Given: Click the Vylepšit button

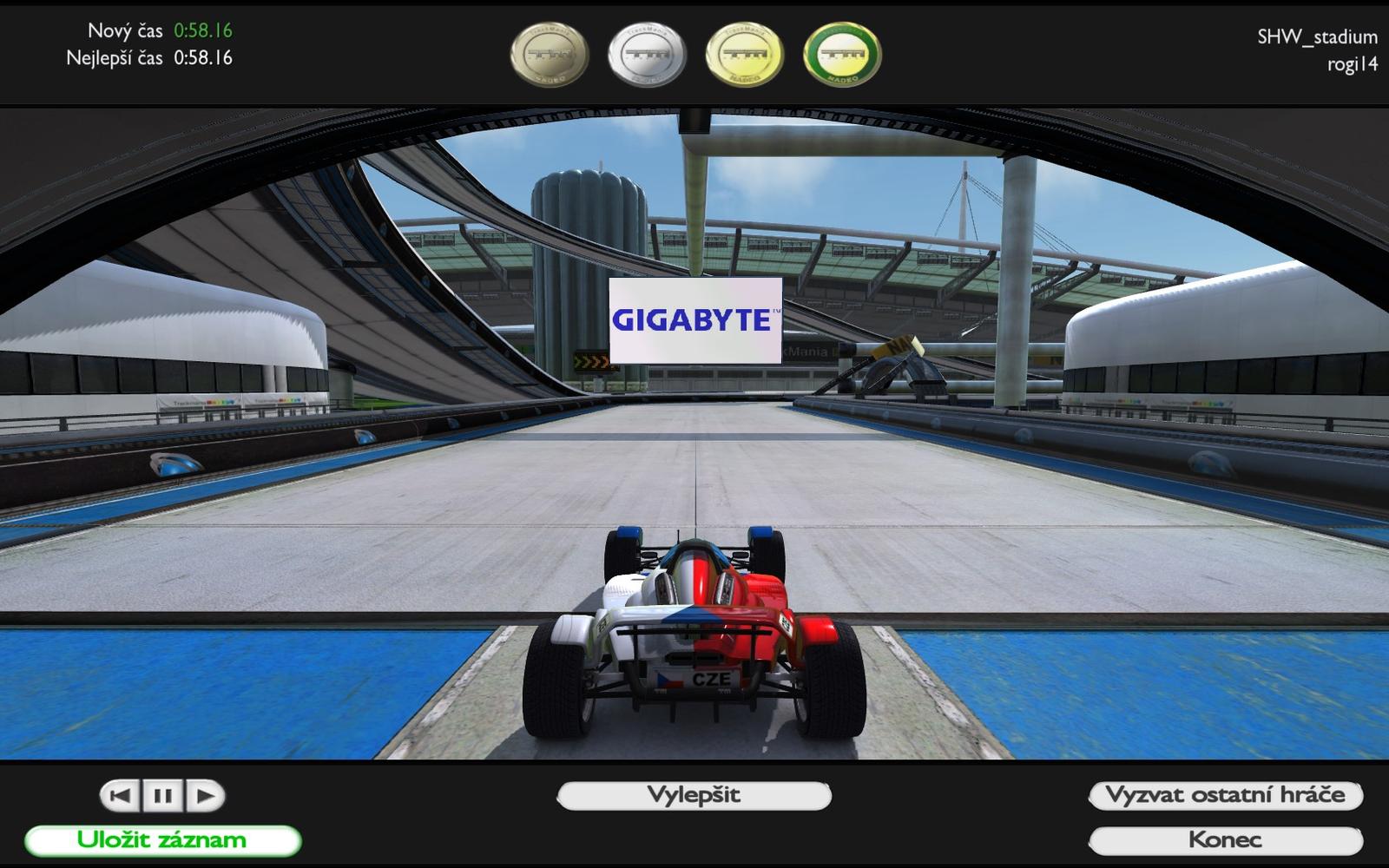Looking at the screenshot, I should tap(694, 795).
